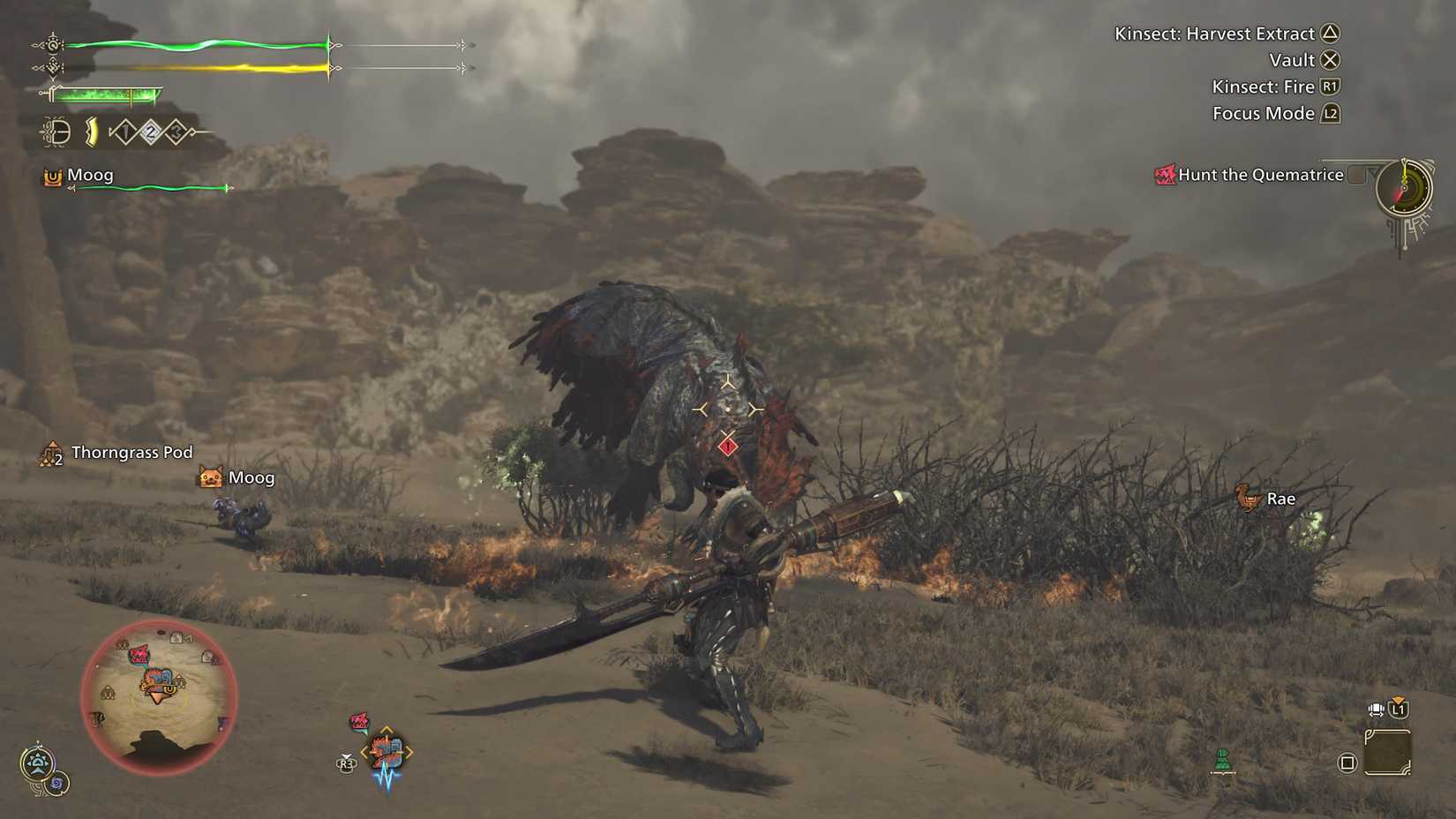Select the Thorngrass Pod item icon

(x=49, y=452)
